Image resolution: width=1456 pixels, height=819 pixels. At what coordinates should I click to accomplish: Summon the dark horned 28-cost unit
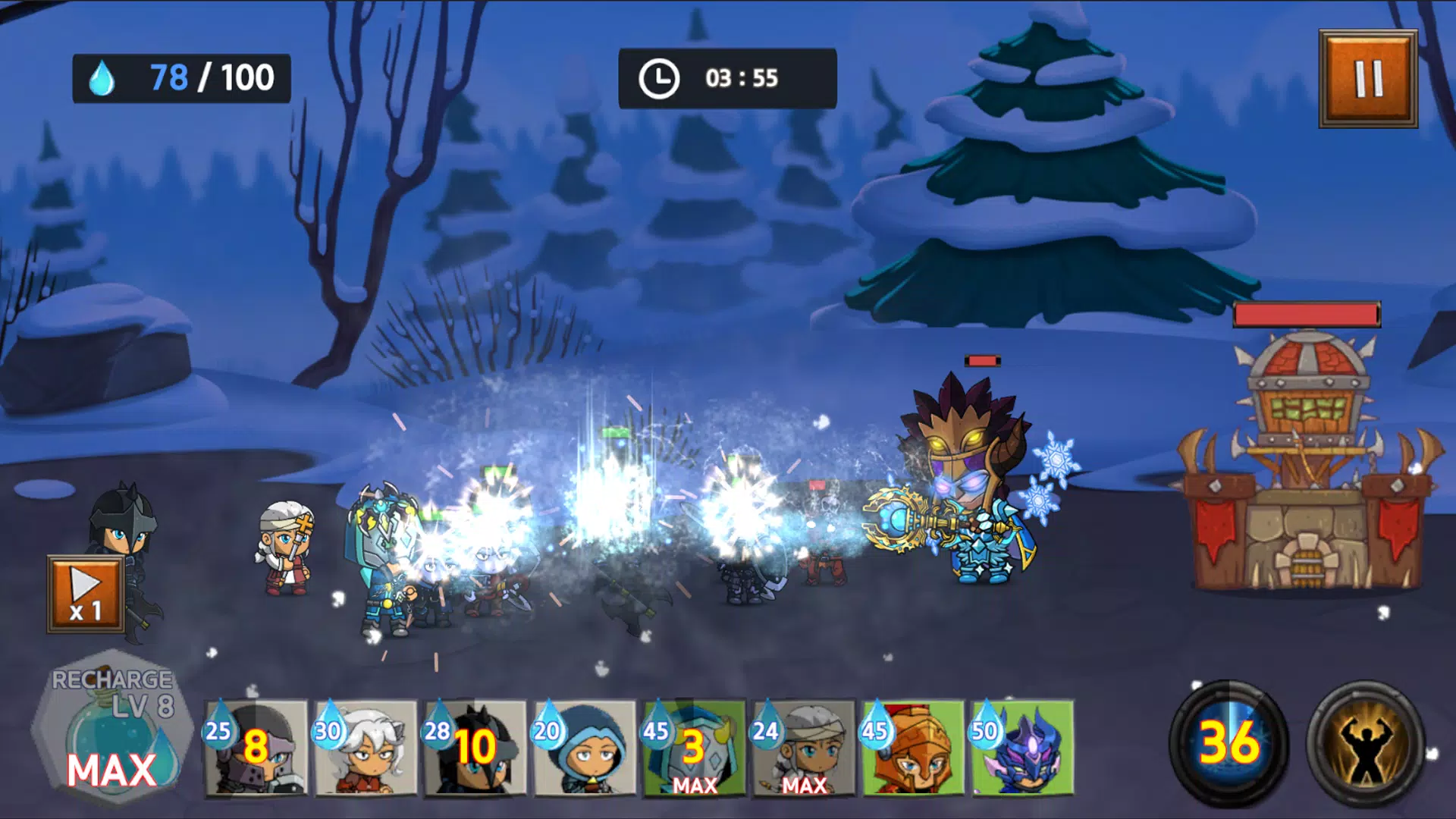[475, 748]
